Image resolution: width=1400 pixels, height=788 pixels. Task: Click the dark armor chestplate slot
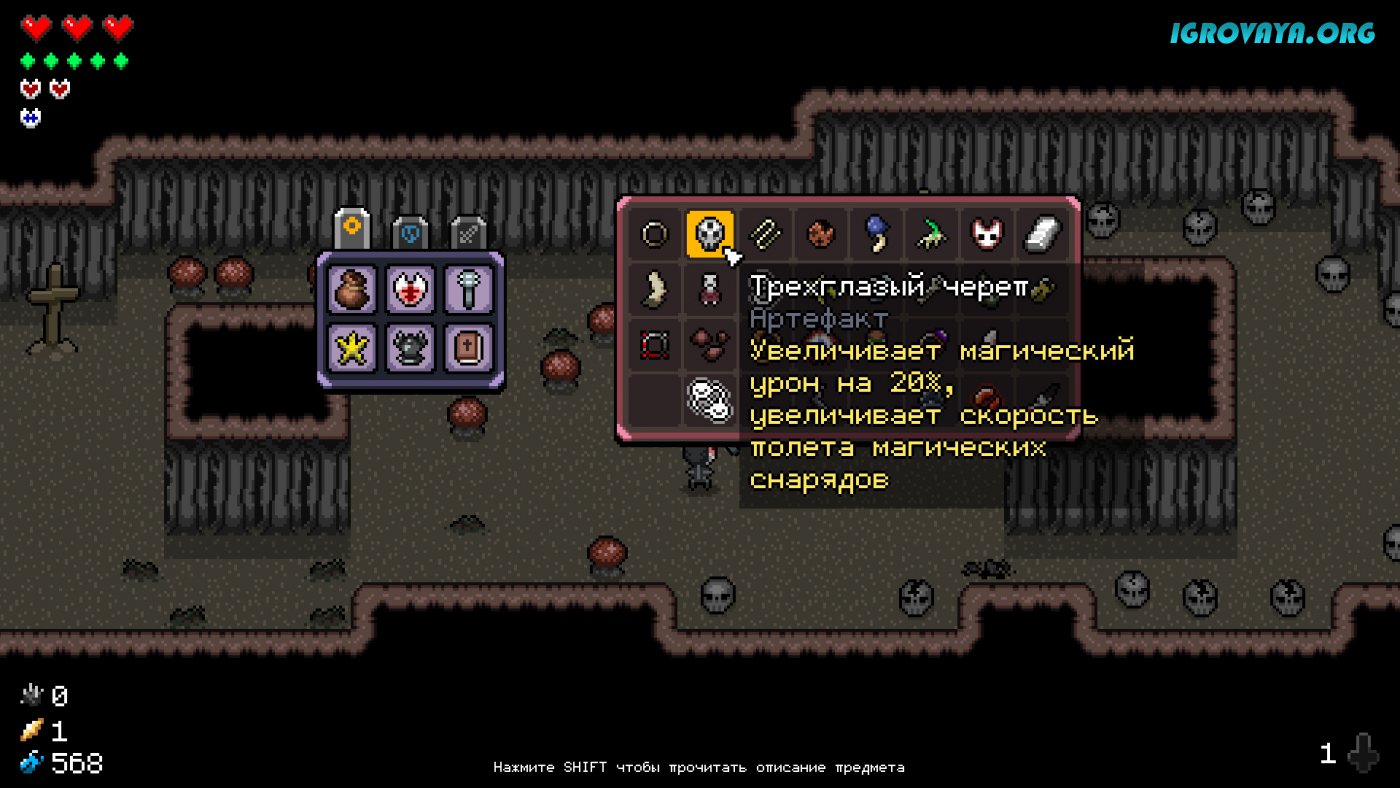(x=411, y=347)
